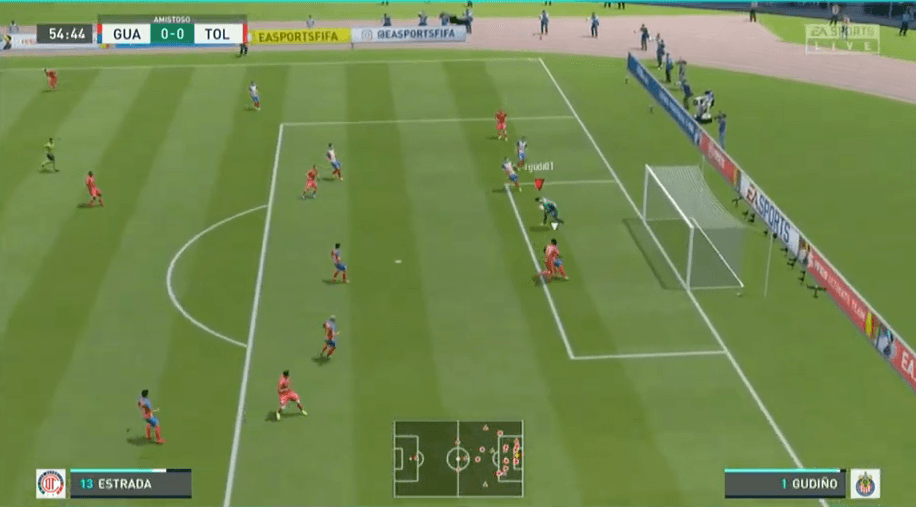
Task: Select the 1 Gudiño player name panel
Action: click(785, 484)
